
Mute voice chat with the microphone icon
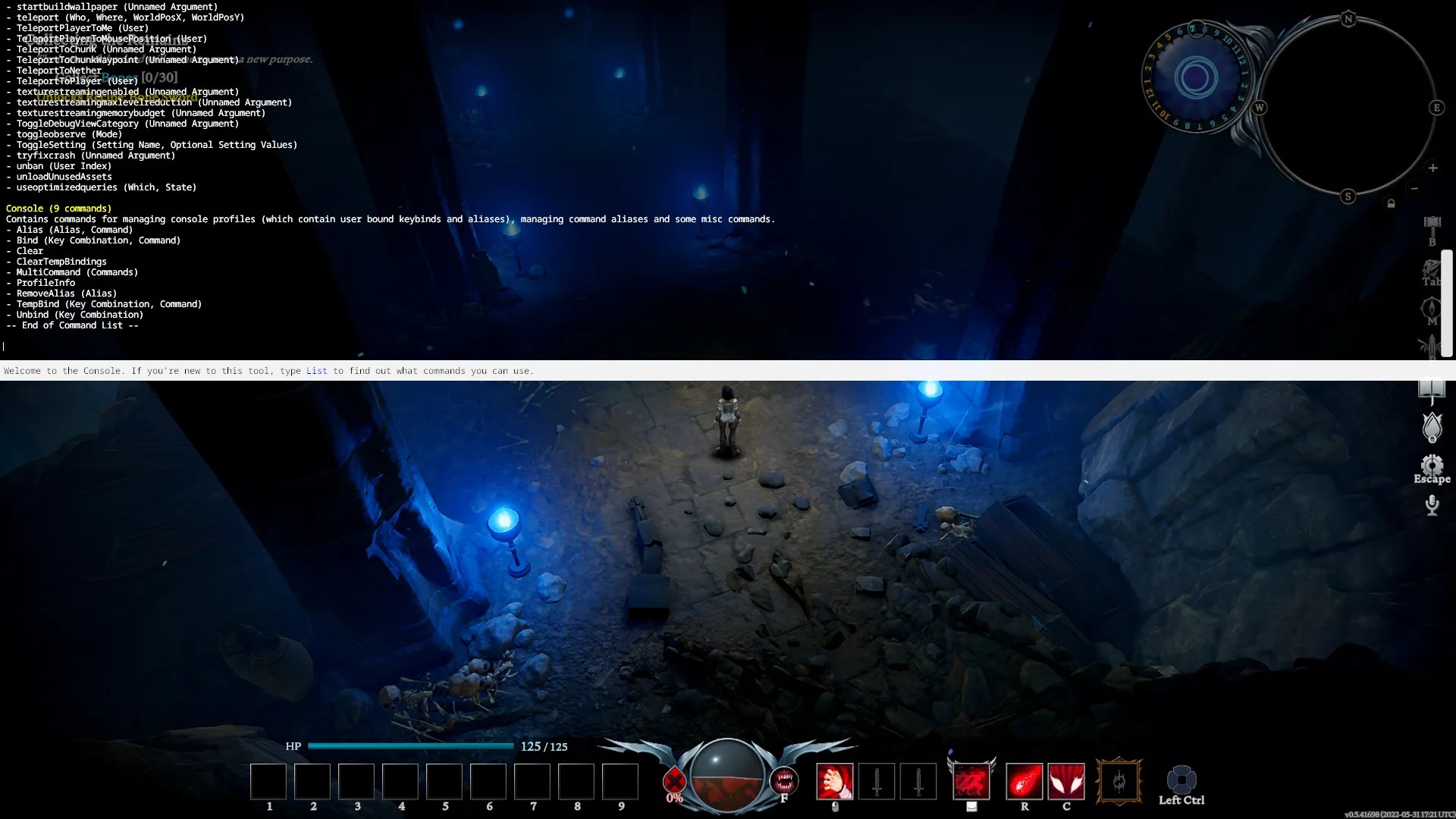click(x=1432, y=506)
